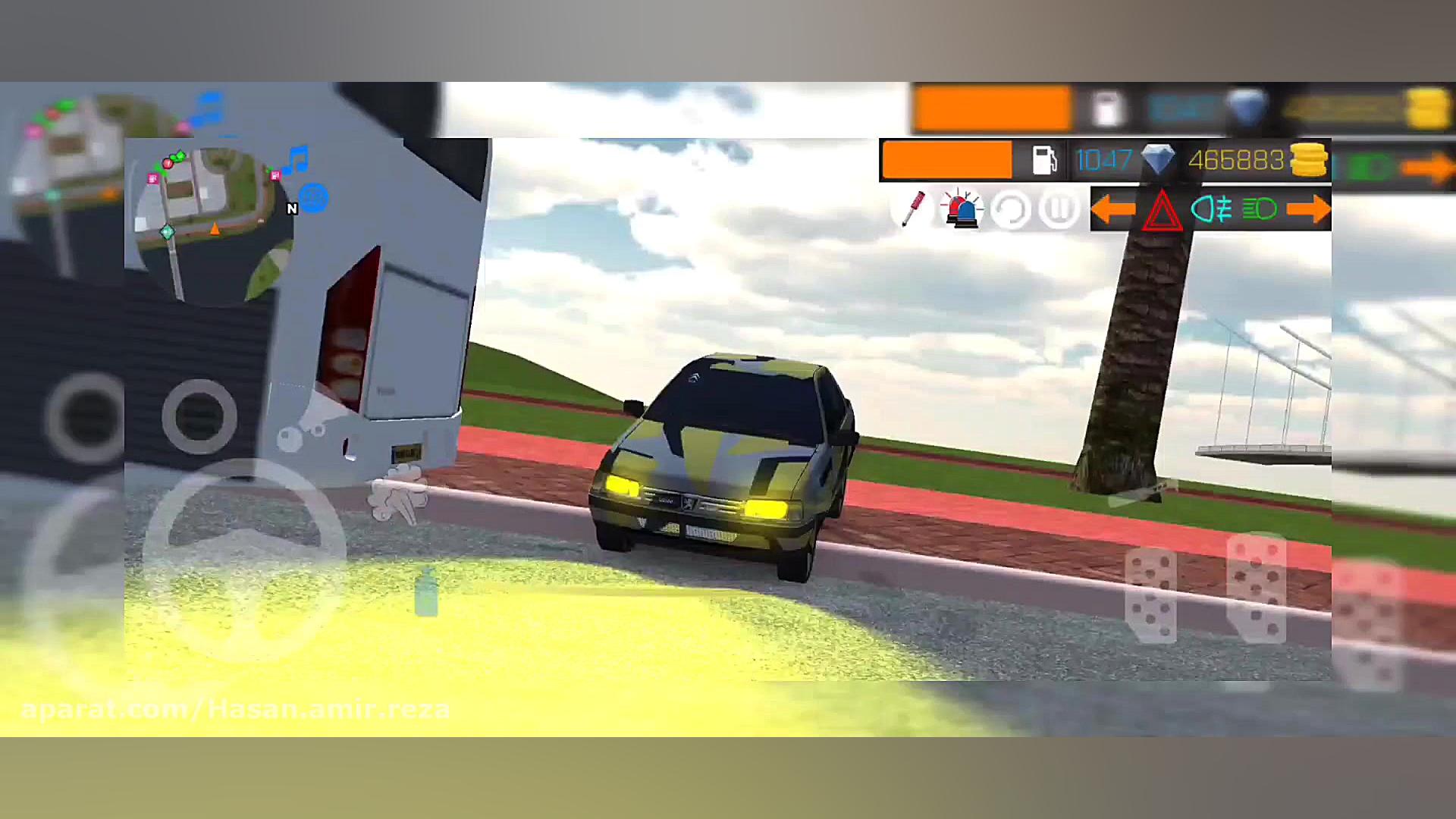Tap the gold coin stack icon
This screenshot has height=819, width=1456.
pyautogui.click(x=1309, y=159)
